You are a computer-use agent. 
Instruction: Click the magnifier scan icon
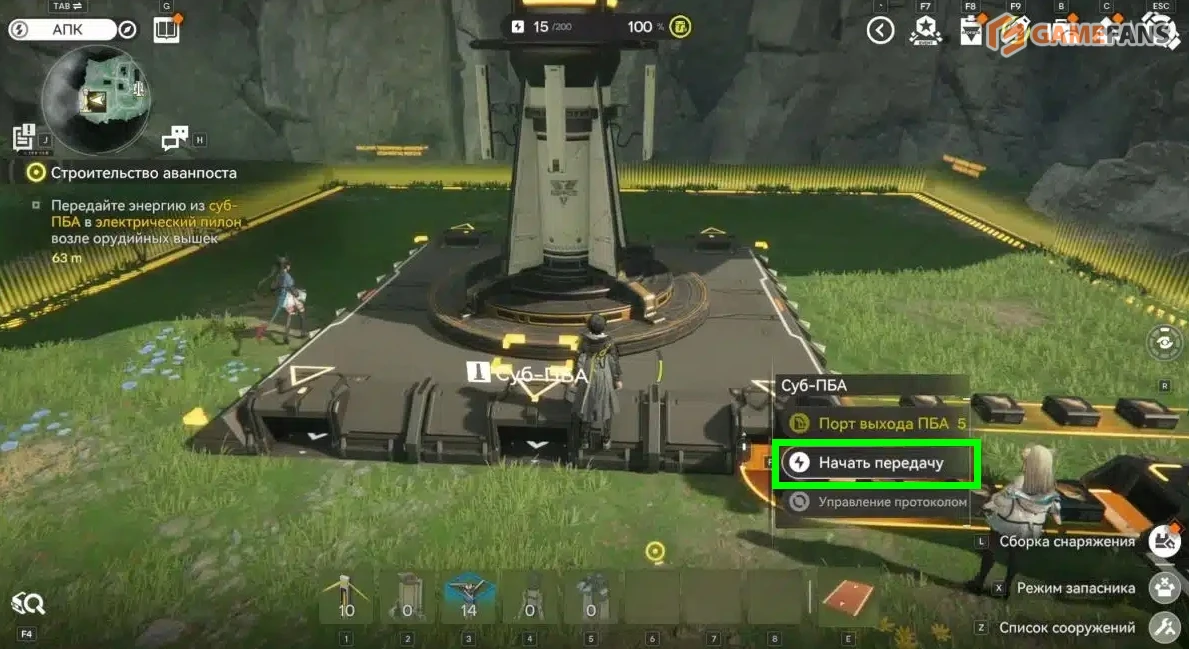tap(27, 602)
